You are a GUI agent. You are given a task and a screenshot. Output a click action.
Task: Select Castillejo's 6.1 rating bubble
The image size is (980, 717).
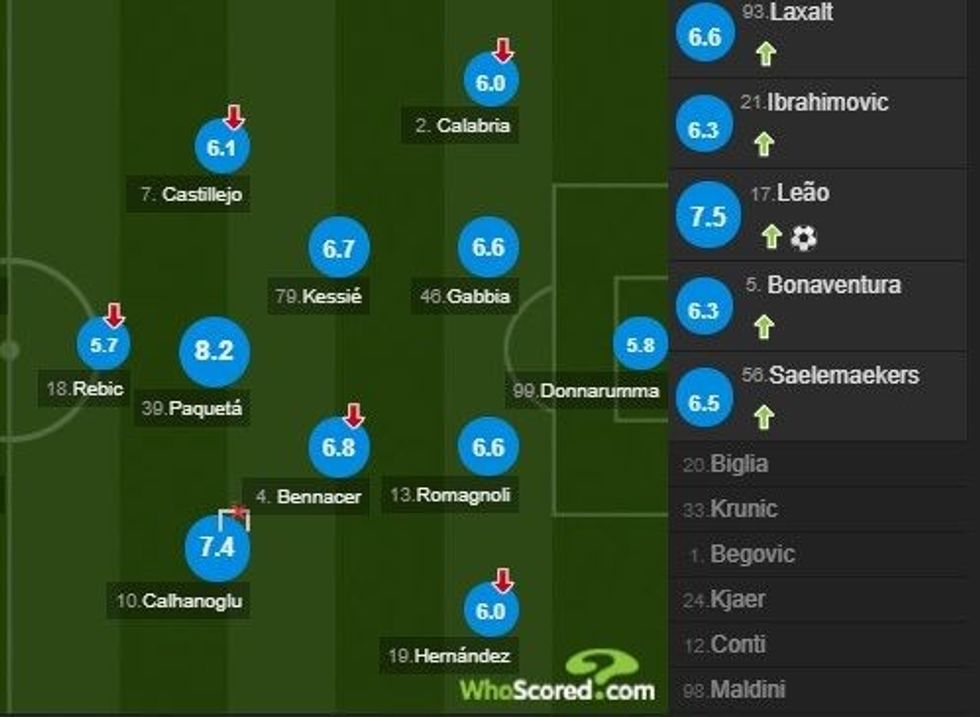pyautogui.click(x=222, y=149)
